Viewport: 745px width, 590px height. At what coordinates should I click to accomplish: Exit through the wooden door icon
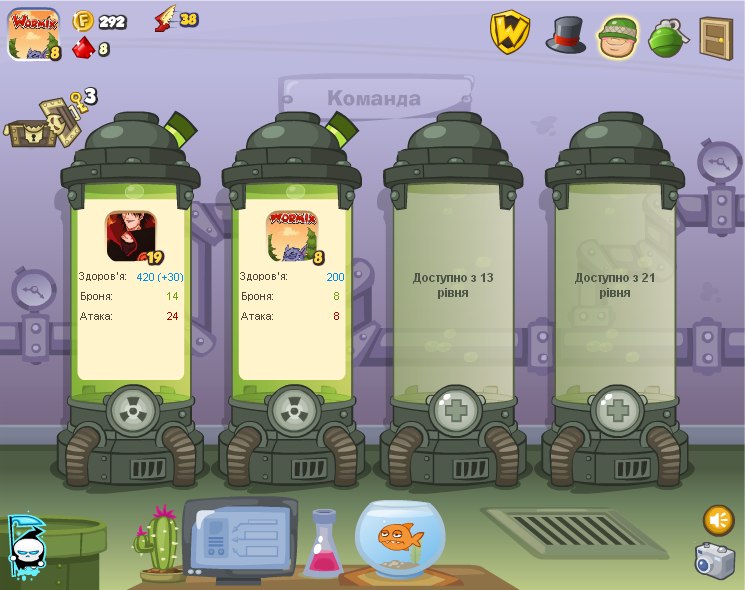point(715,37)
